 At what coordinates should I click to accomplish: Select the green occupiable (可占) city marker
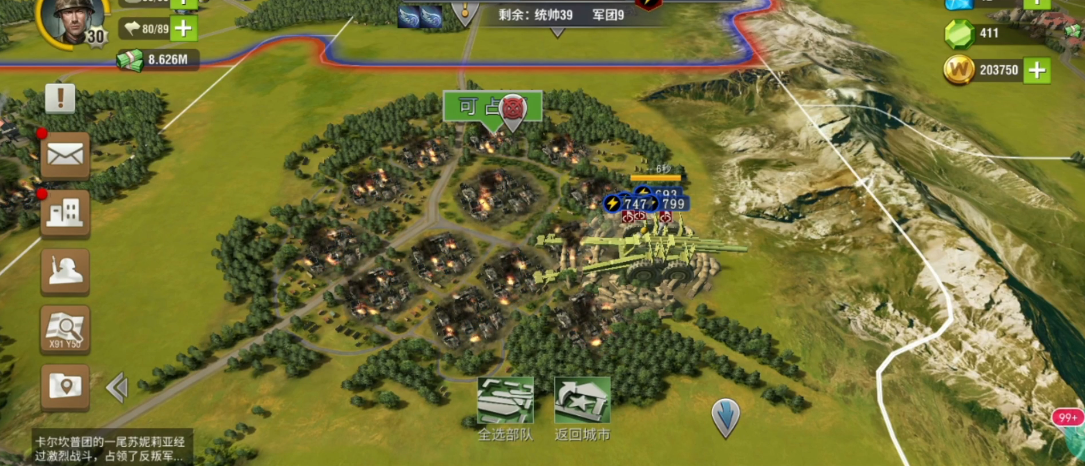pos(492,106)
